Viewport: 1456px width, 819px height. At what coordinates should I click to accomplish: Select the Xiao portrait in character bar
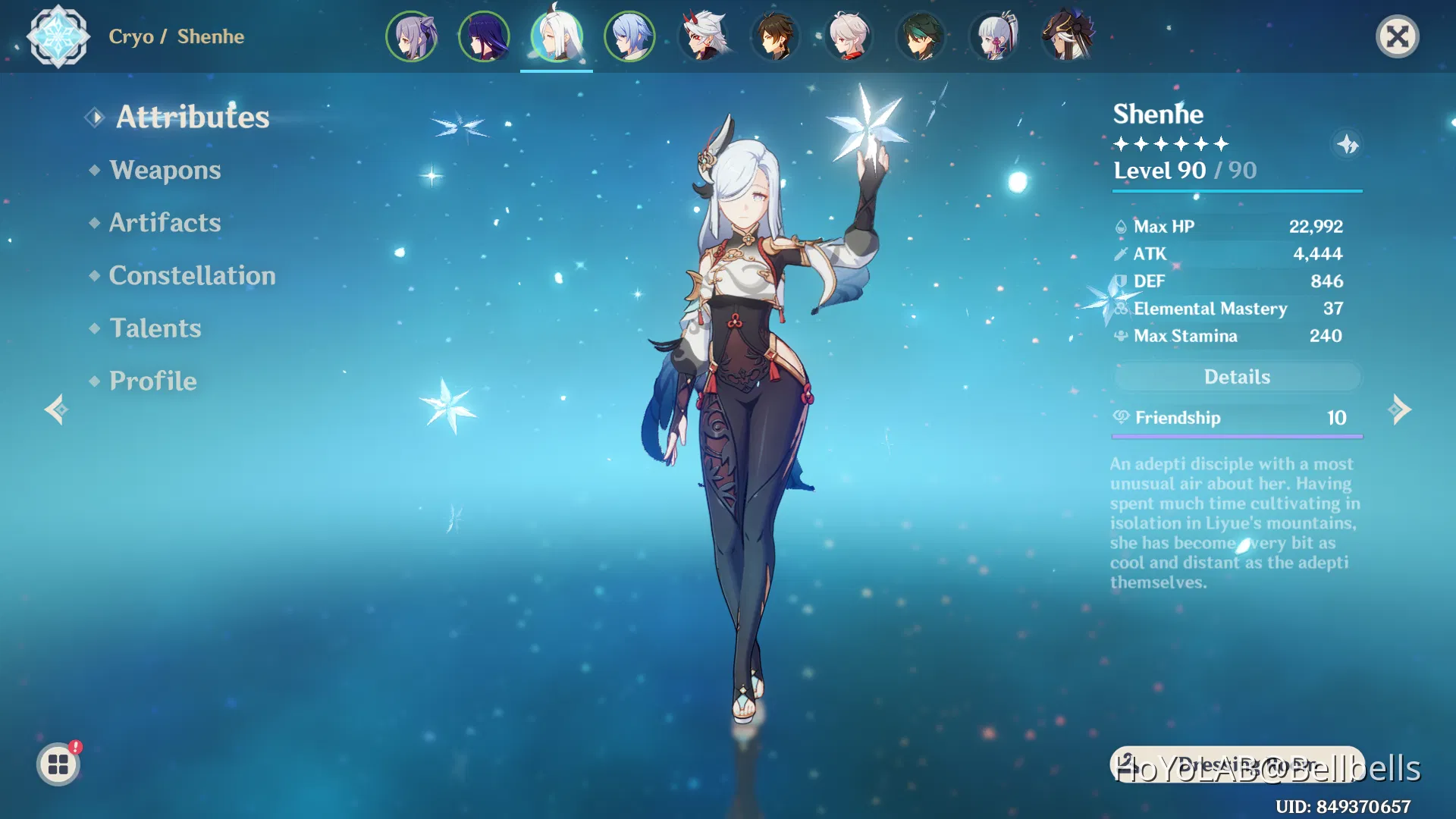[921, 36]
